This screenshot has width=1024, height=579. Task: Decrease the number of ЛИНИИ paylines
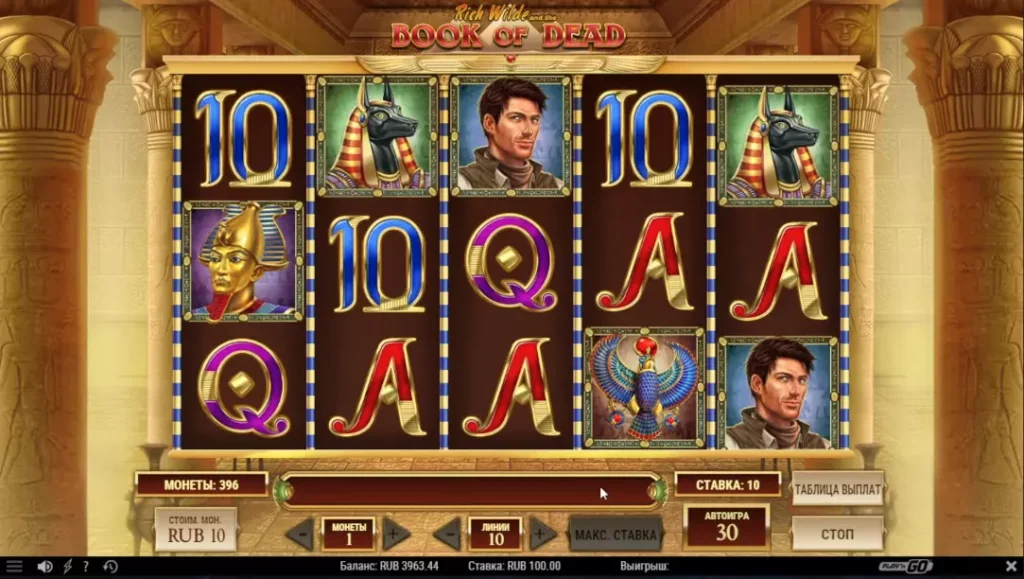[x=447, y=534]
